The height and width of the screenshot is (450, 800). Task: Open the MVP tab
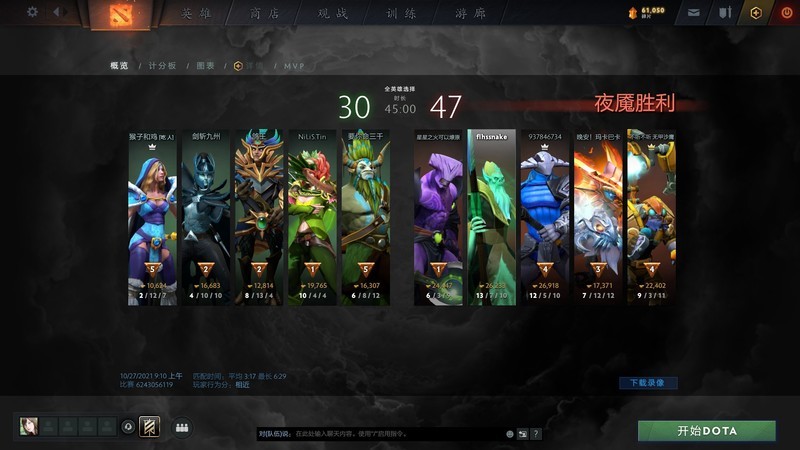294,65
